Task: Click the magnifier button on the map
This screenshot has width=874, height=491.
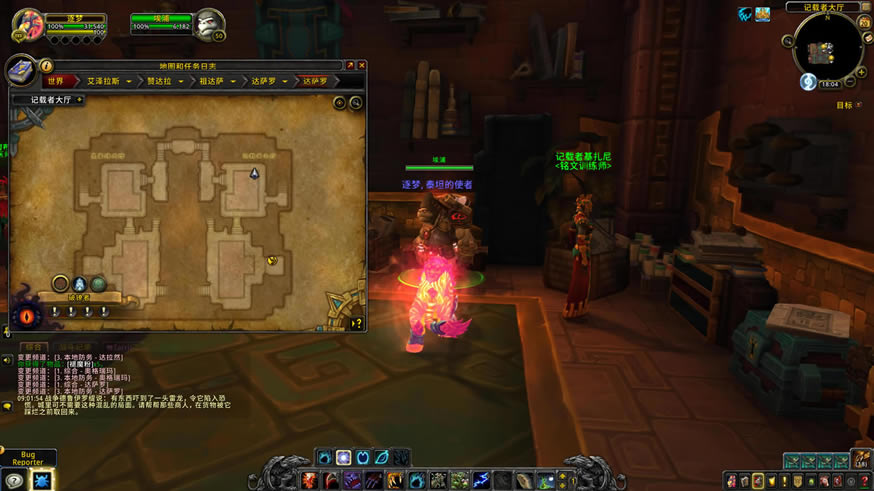Action: 356,102
